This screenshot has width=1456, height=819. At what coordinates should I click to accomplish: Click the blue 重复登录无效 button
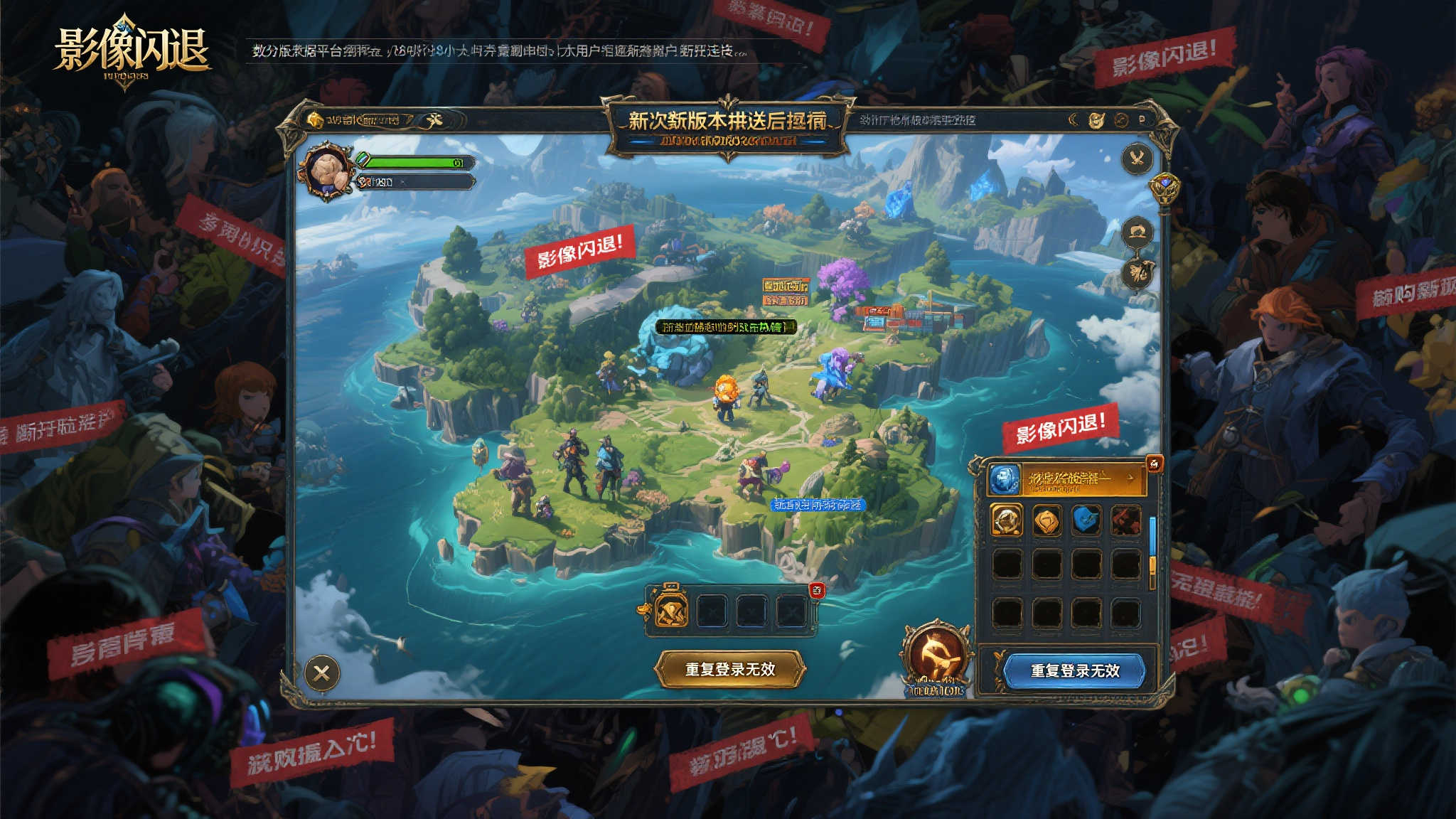tap(1074, 670)
